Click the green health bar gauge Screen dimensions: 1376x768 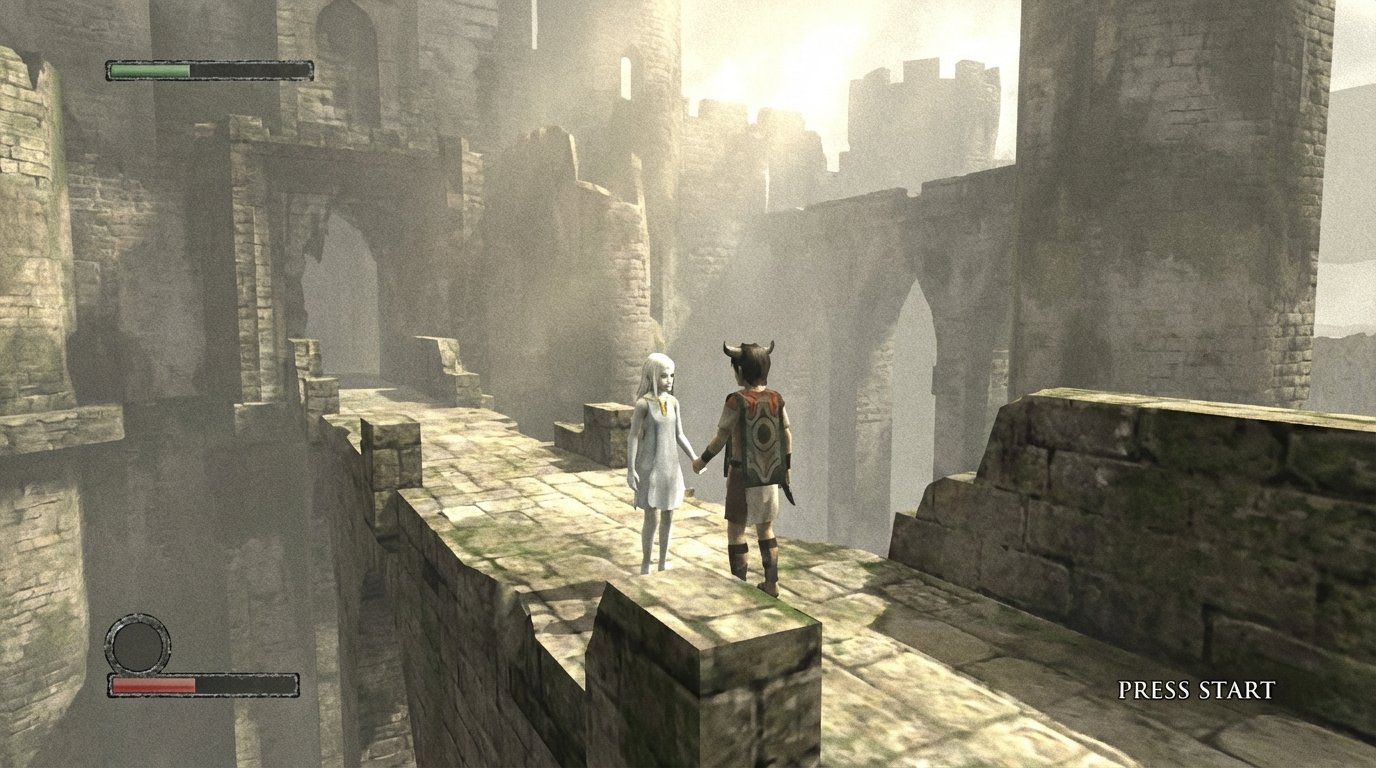coord(150,70)
